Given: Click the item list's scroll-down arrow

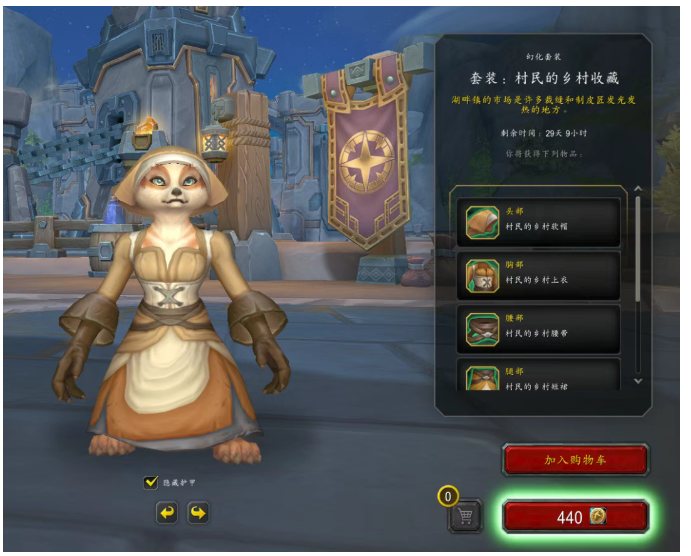Looking at the screenshot, I should tap(638, 381).
